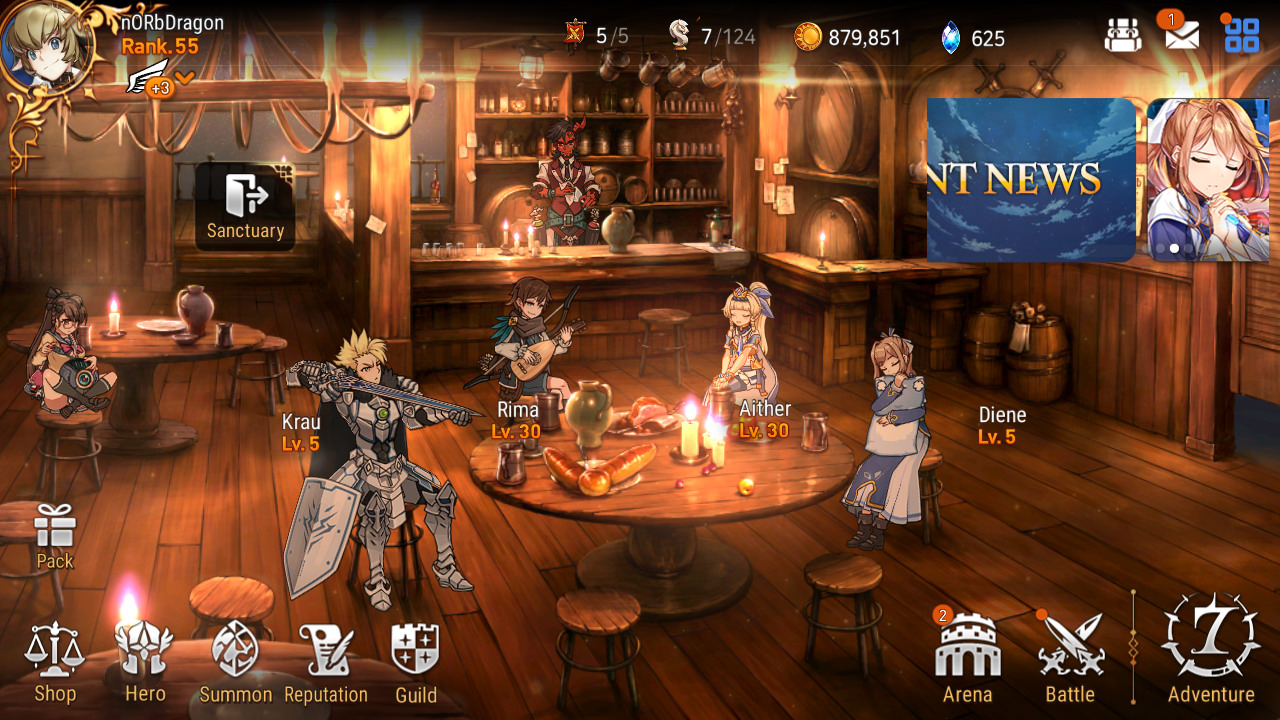Open the mailbox envelope icon
The width and height of the screenshot is (1280, 720).
click(x=1182, y=36)
